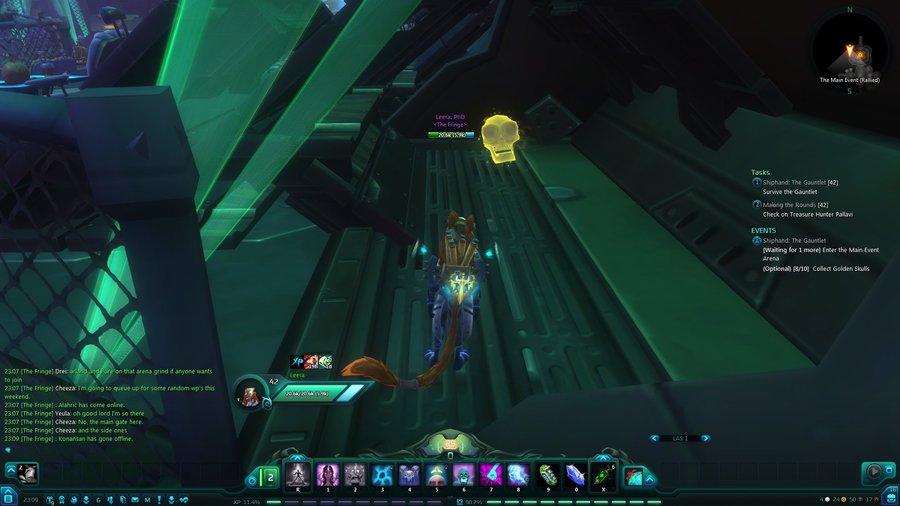This screenshot has height=506, width=900.
Task: Switch to the next LAS action set
Action: (705, 438)
